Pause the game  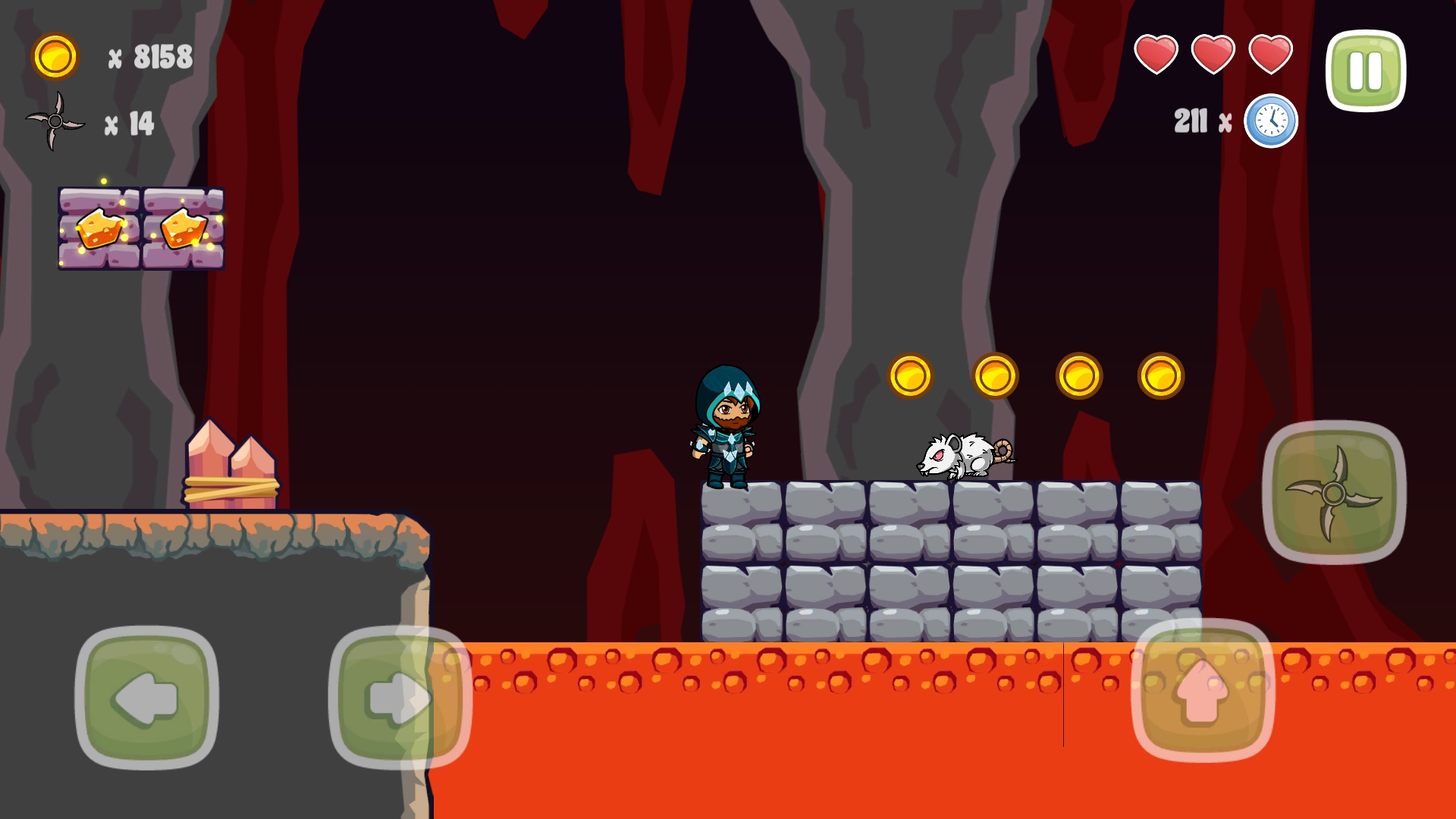point(1365,68)
